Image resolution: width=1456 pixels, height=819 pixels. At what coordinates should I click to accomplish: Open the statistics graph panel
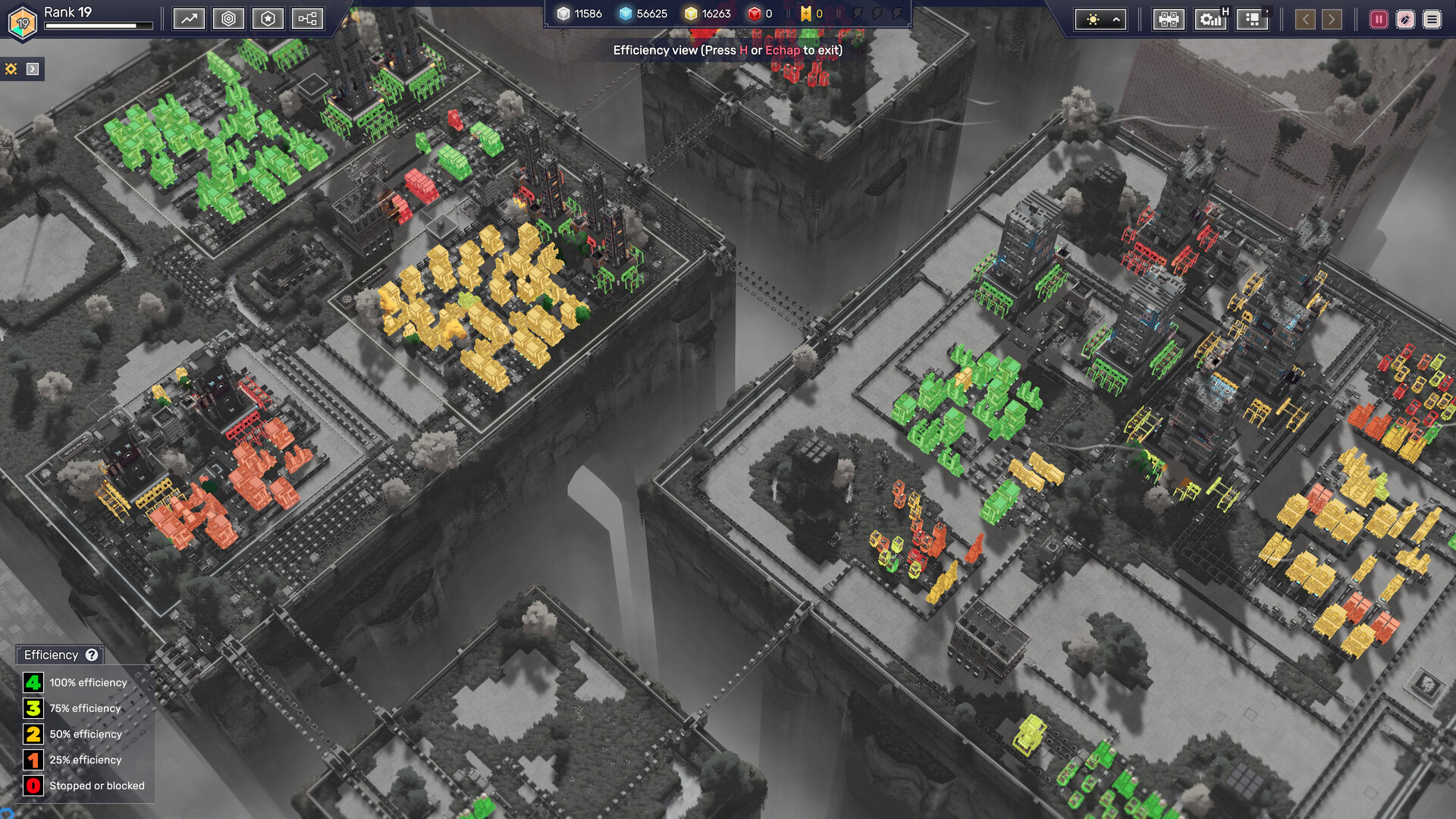(189, 19)
